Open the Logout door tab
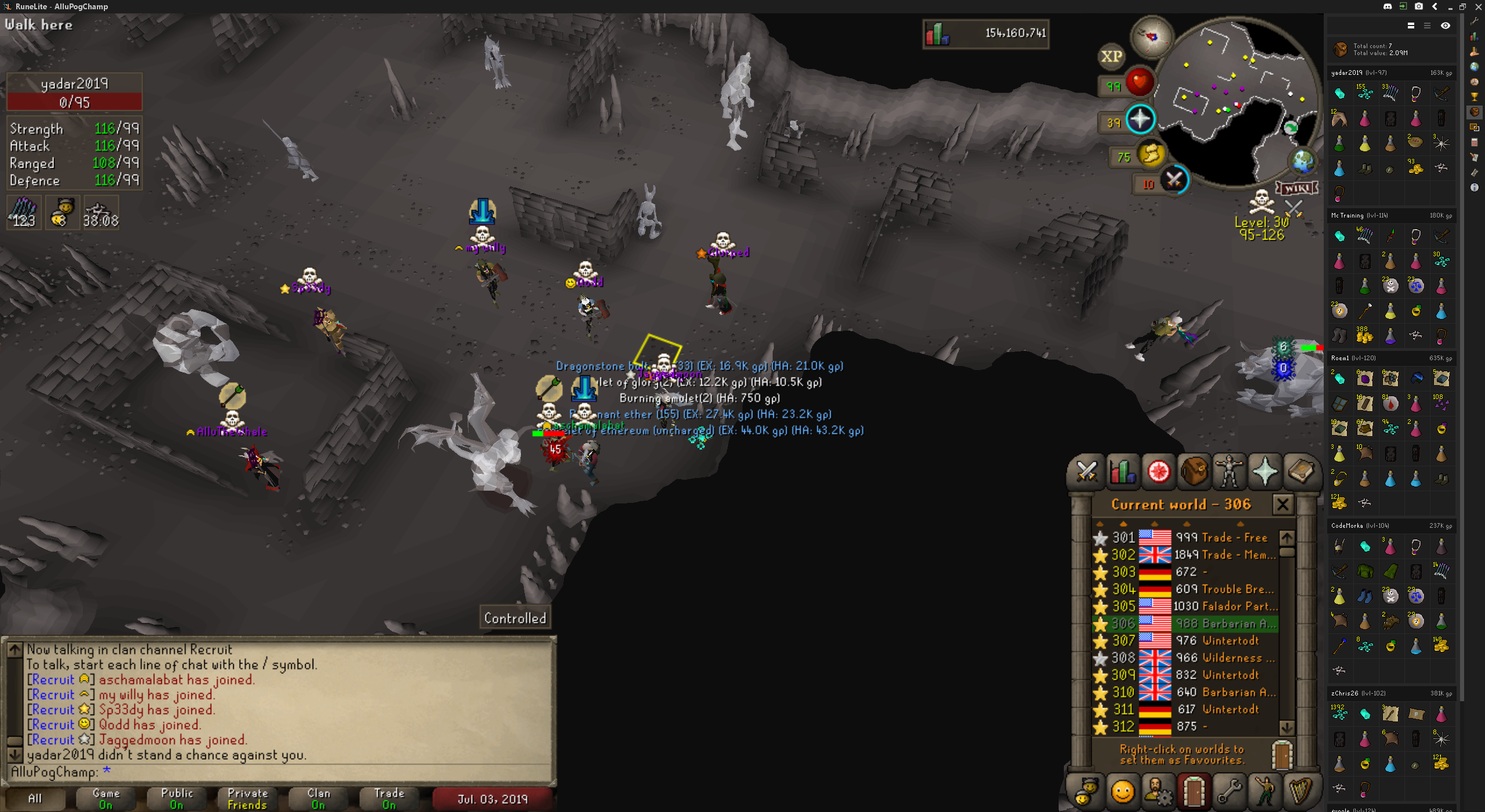 tap(1194, 791)
